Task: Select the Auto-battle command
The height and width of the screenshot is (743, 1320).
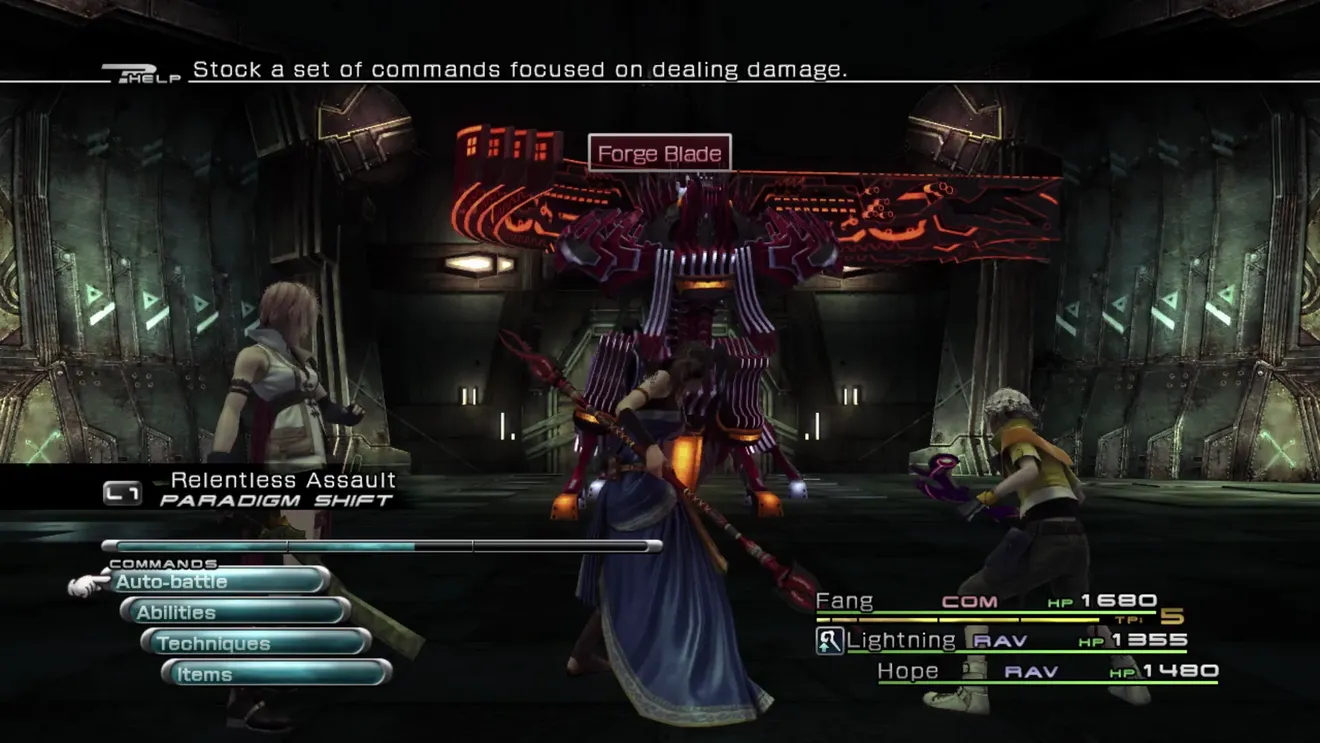Action: (x=218, y=581)
